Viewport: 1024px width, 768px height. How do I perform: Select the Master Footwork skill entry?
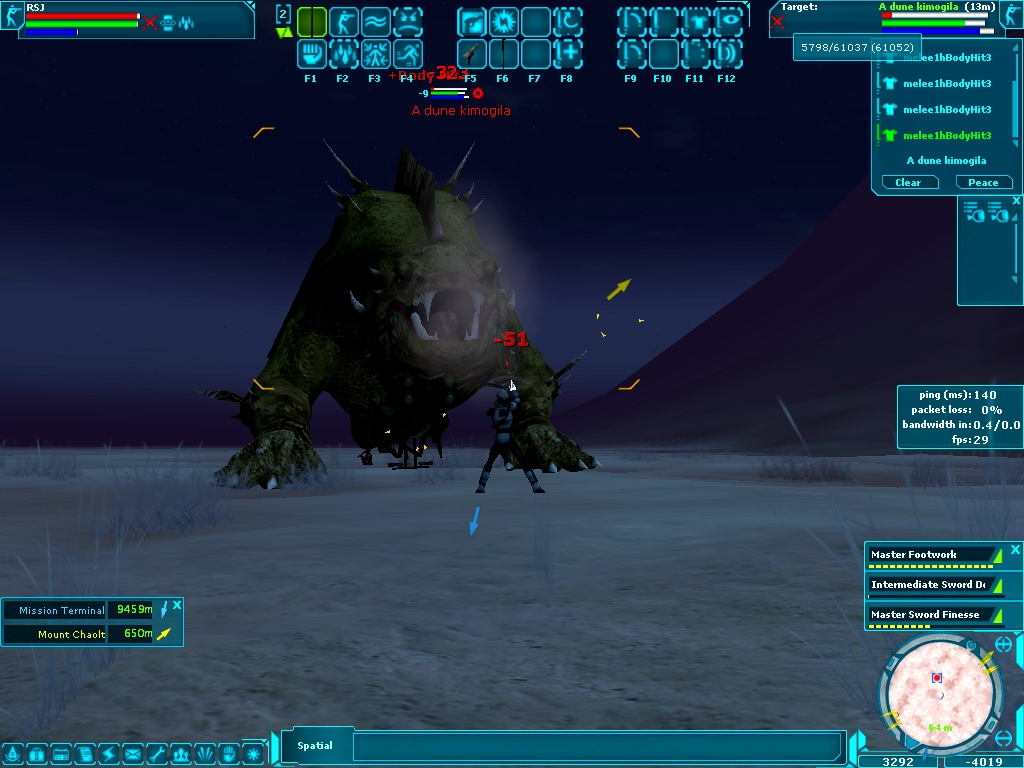pos(914,554)
